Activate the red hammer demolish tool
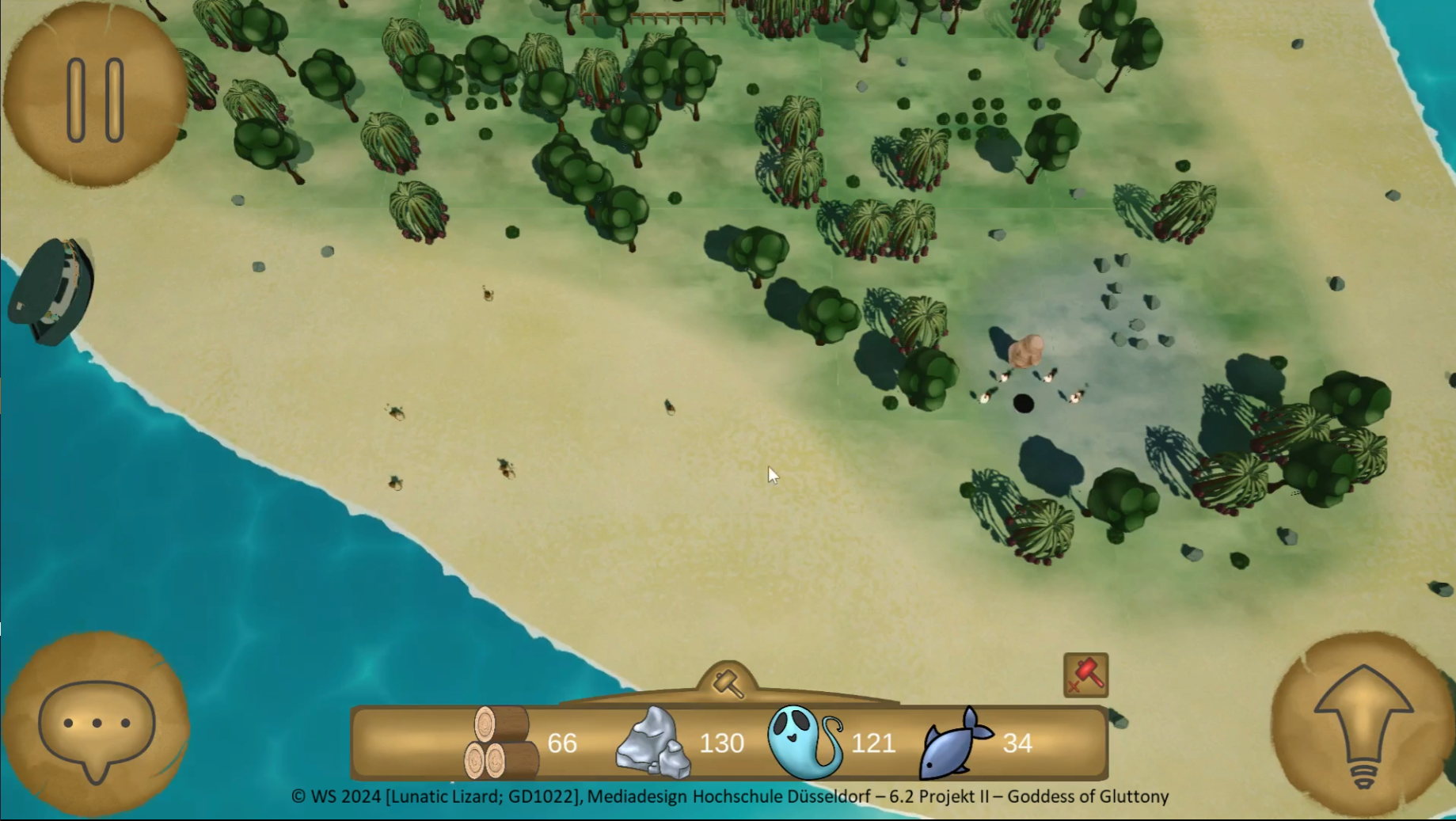The image size is (1456, 821). point(1085,675)
